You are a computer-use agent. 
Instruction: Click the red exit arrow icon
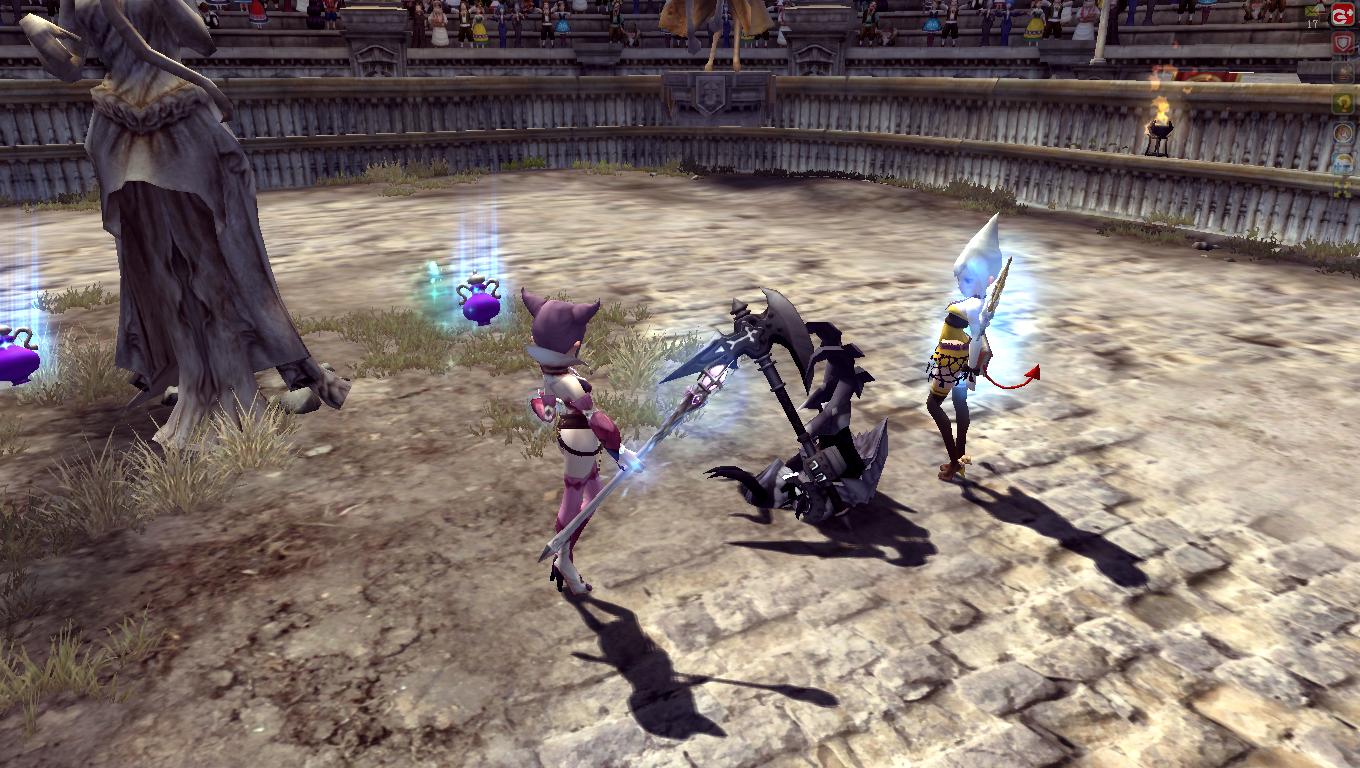click(1343, 14)
